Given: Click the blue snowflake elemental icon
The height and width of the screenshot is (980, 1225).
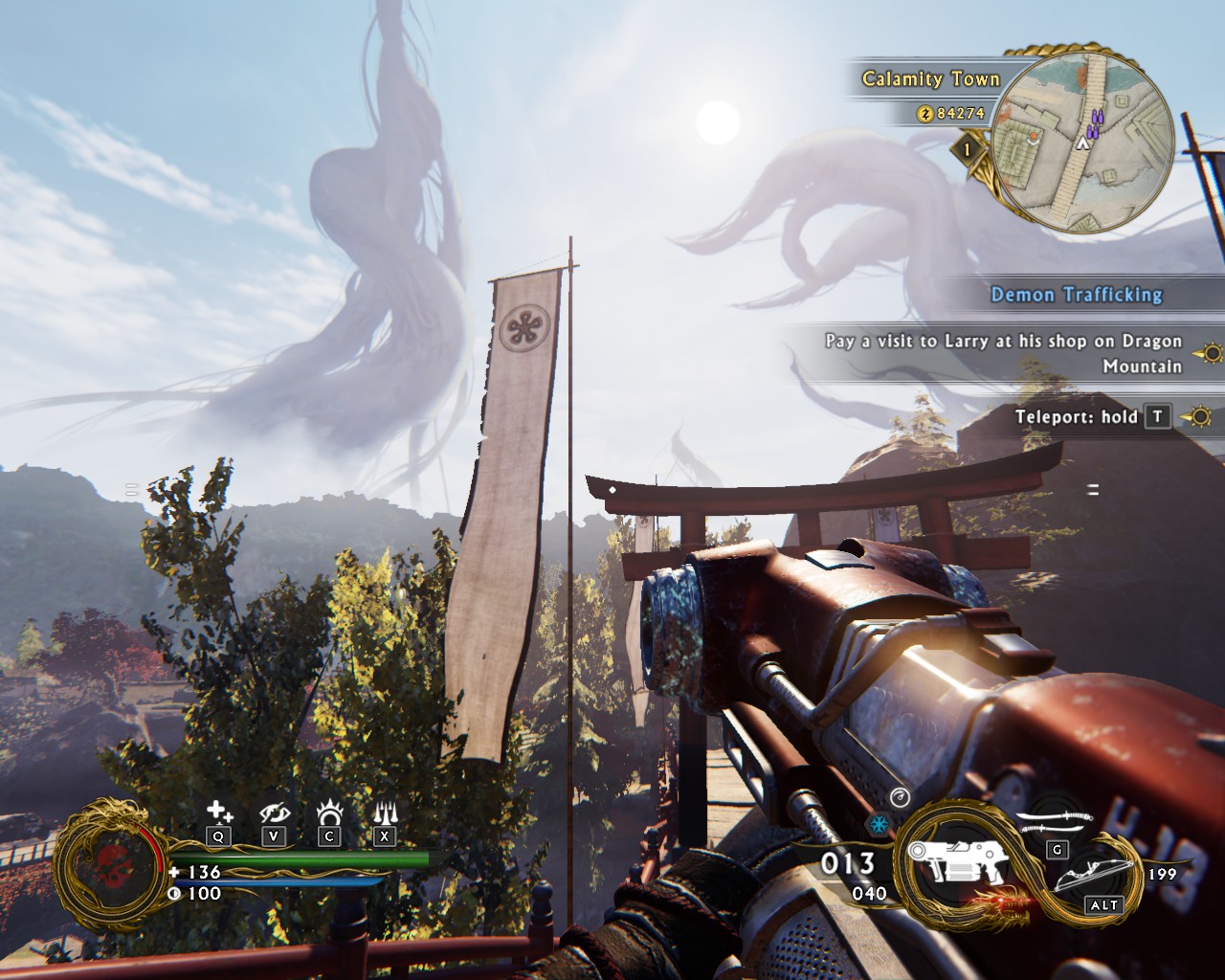Looking at the screenshot, I should tap(876, 824).
